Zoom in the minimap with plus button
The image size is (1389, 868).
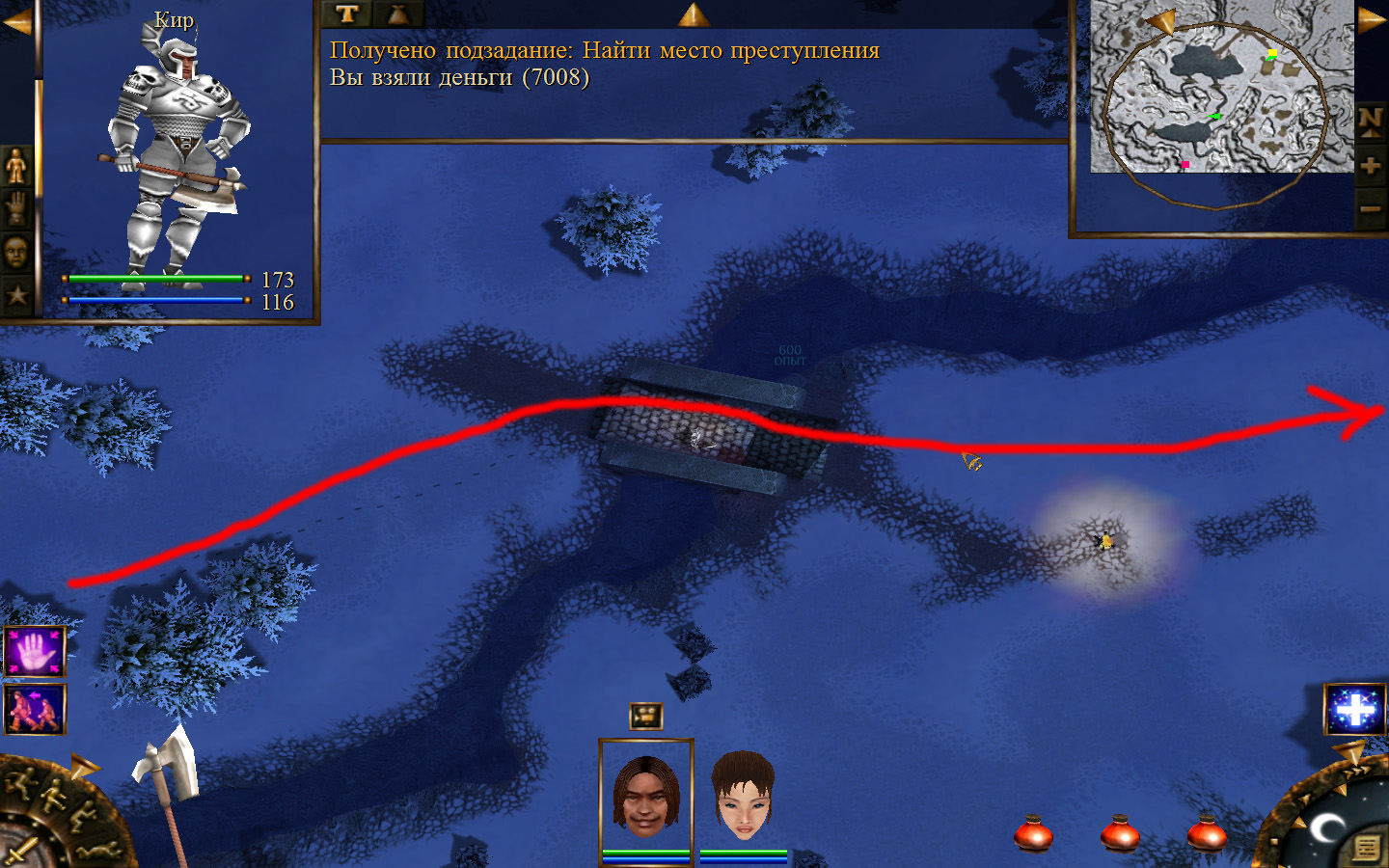1371,166
